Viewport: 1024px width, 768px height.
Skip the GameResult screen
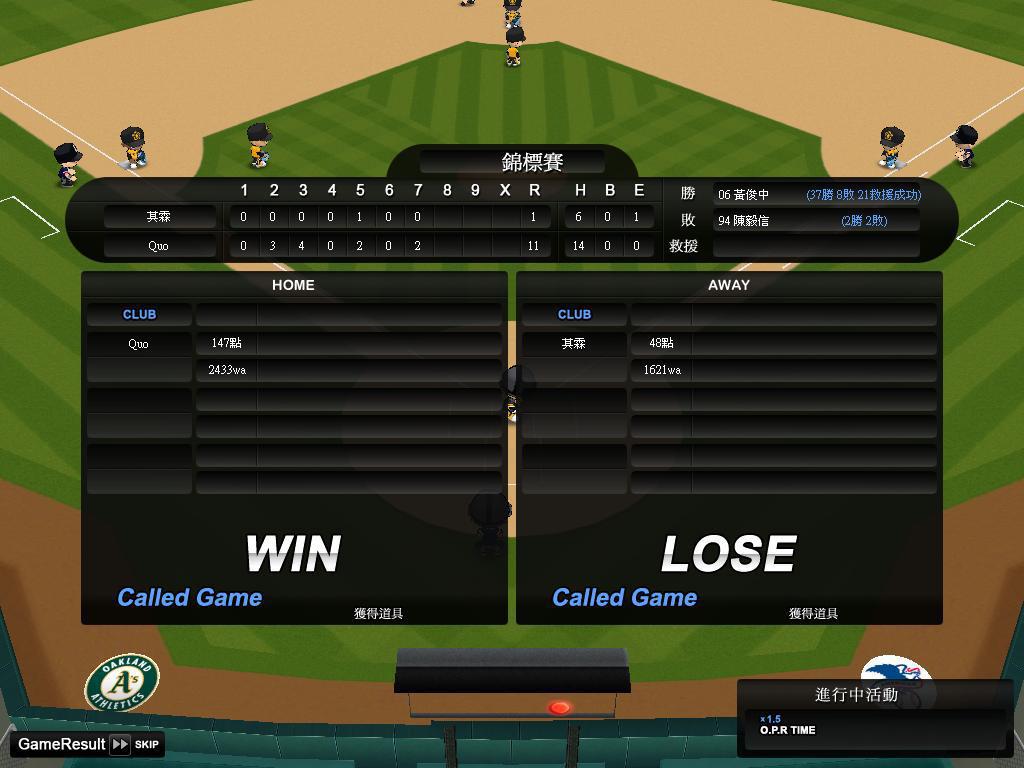(135, 744)
